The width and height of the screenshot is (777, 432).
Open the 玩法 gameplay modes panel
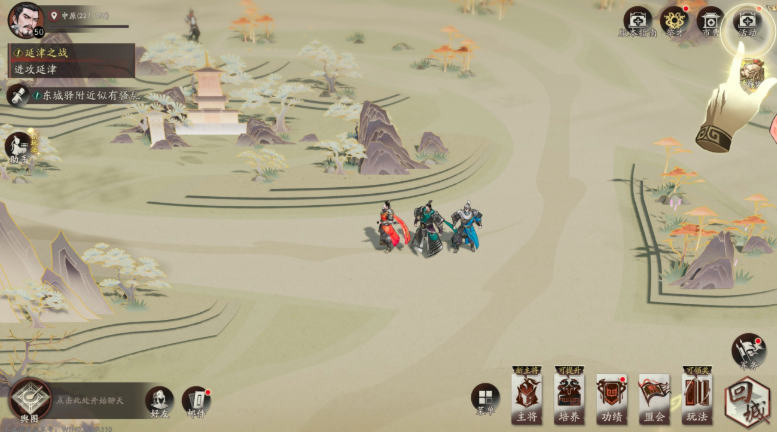(697, 397)
